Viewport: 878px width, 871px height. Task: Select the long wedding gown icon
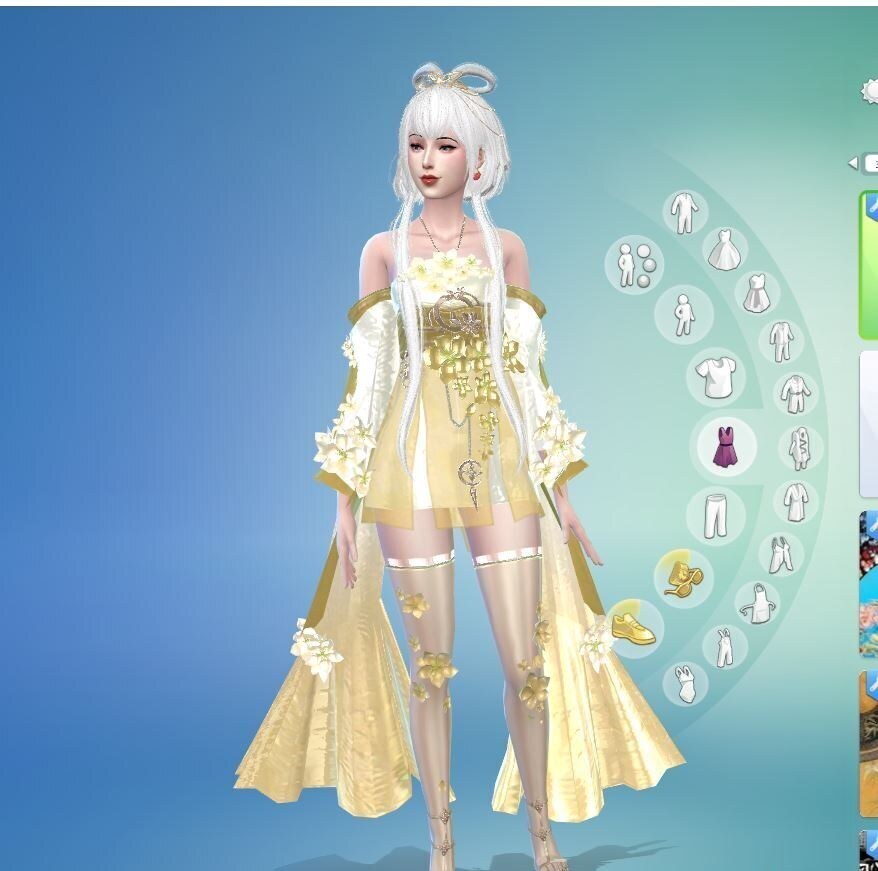point(724,249)
